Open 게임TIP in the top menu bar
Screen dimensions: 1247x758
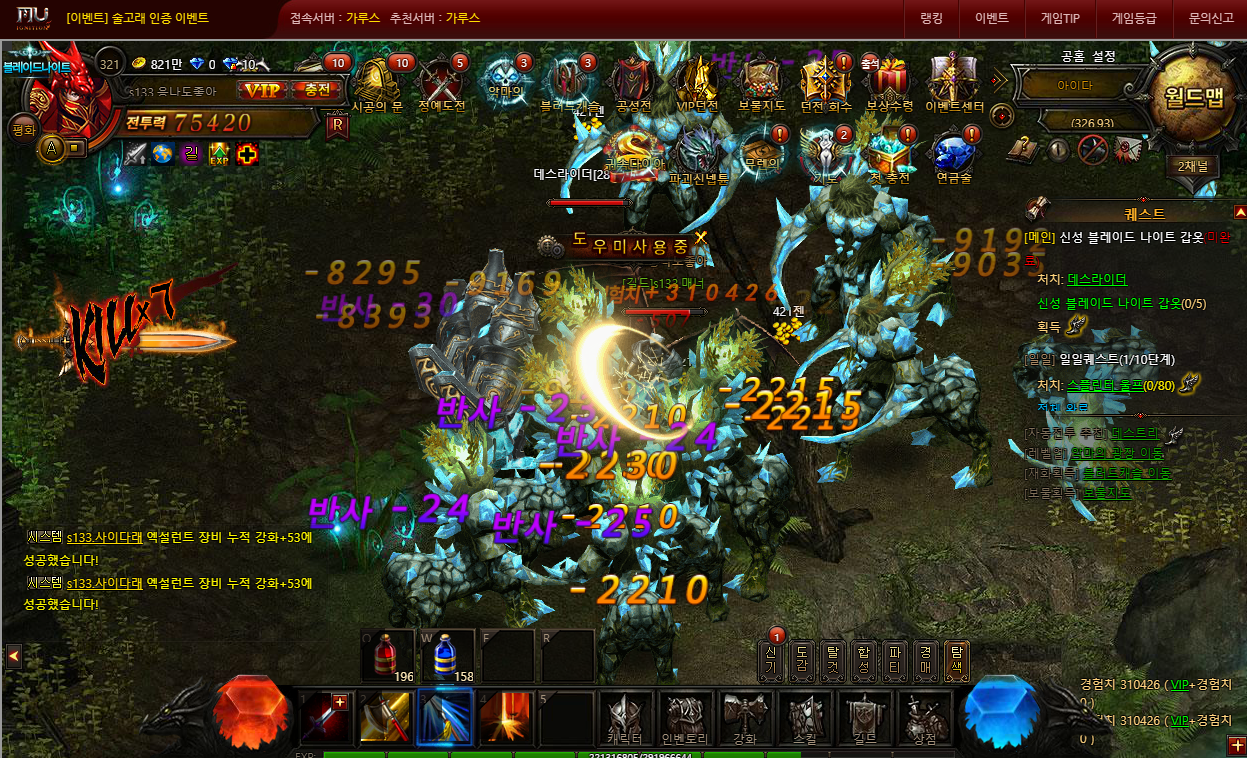(1060, 18)
